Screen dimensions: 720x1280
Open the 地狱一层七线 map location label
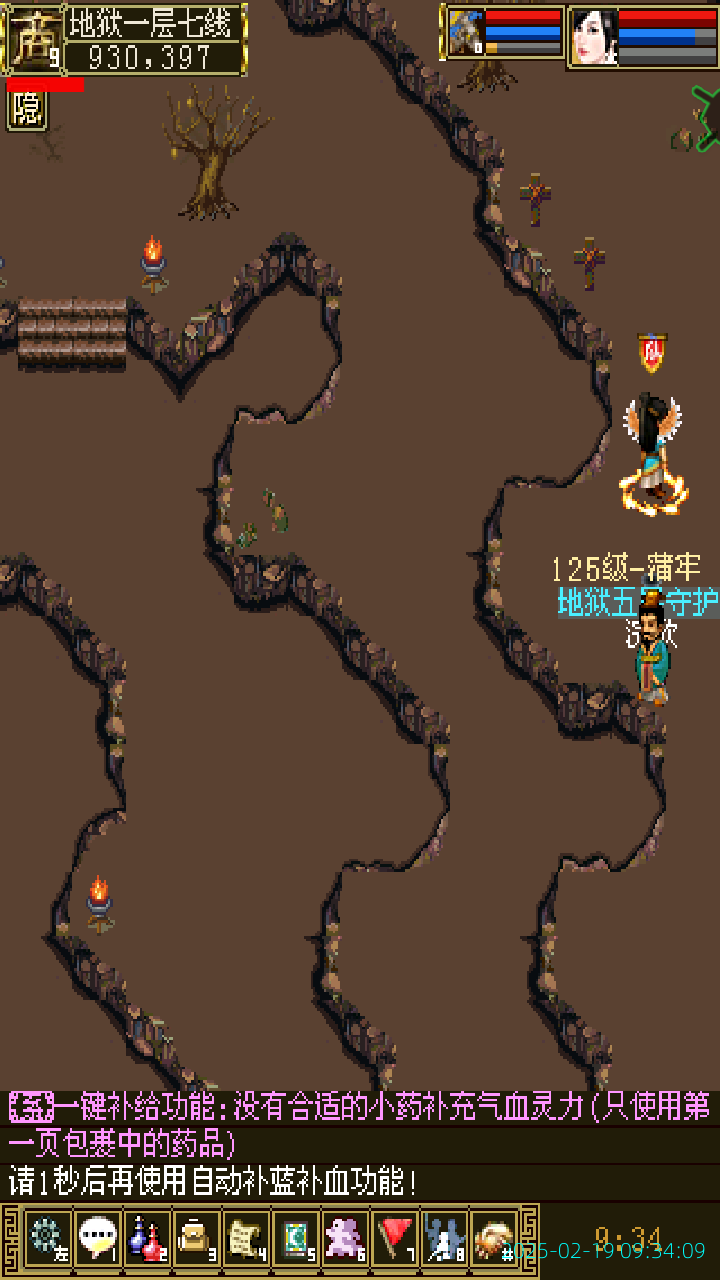155,22
